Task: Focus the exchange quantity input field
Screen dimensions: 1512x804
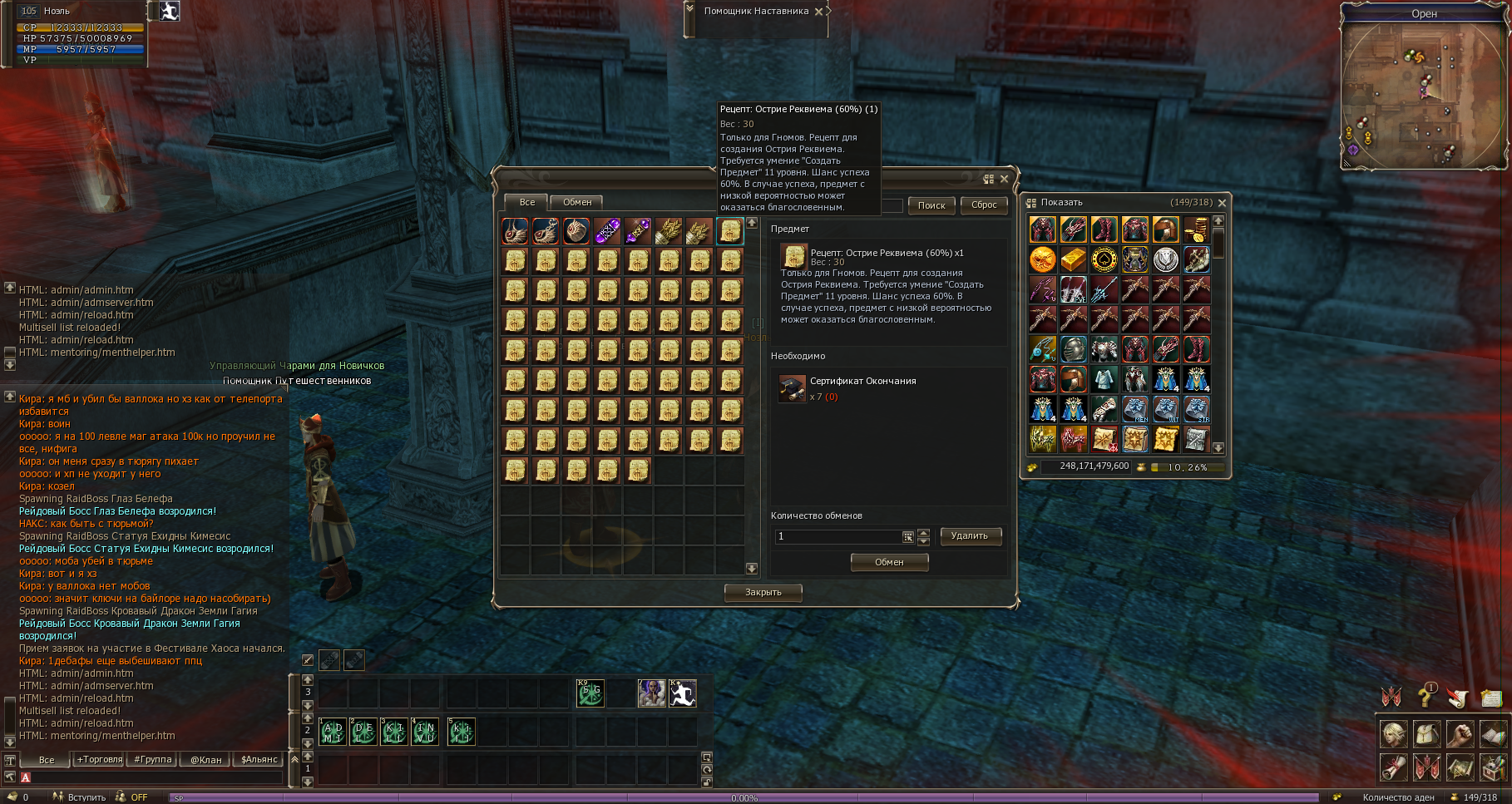Action: coord(838,536)
